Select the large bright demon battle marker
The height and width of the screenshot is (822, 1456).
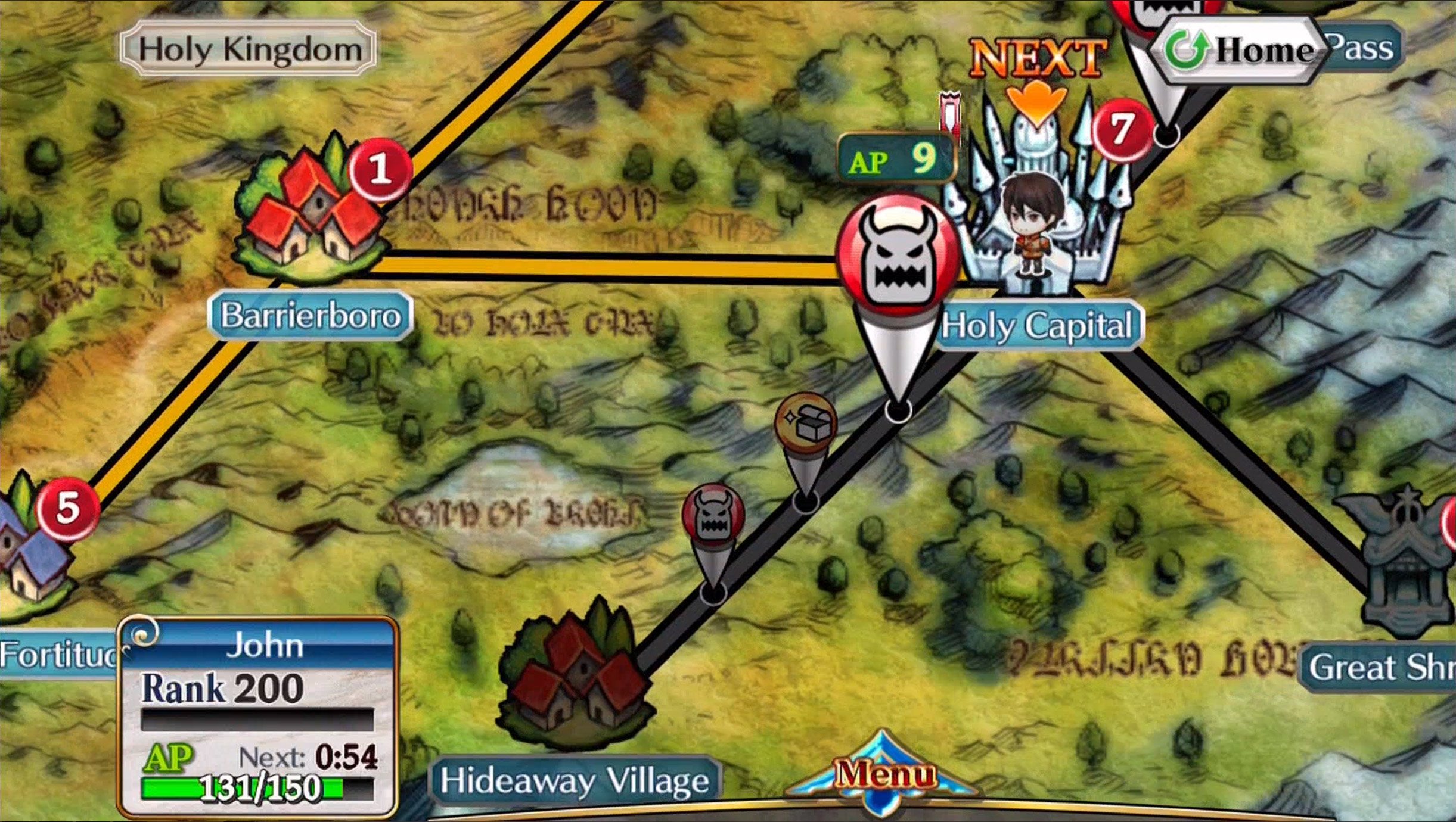896,257
